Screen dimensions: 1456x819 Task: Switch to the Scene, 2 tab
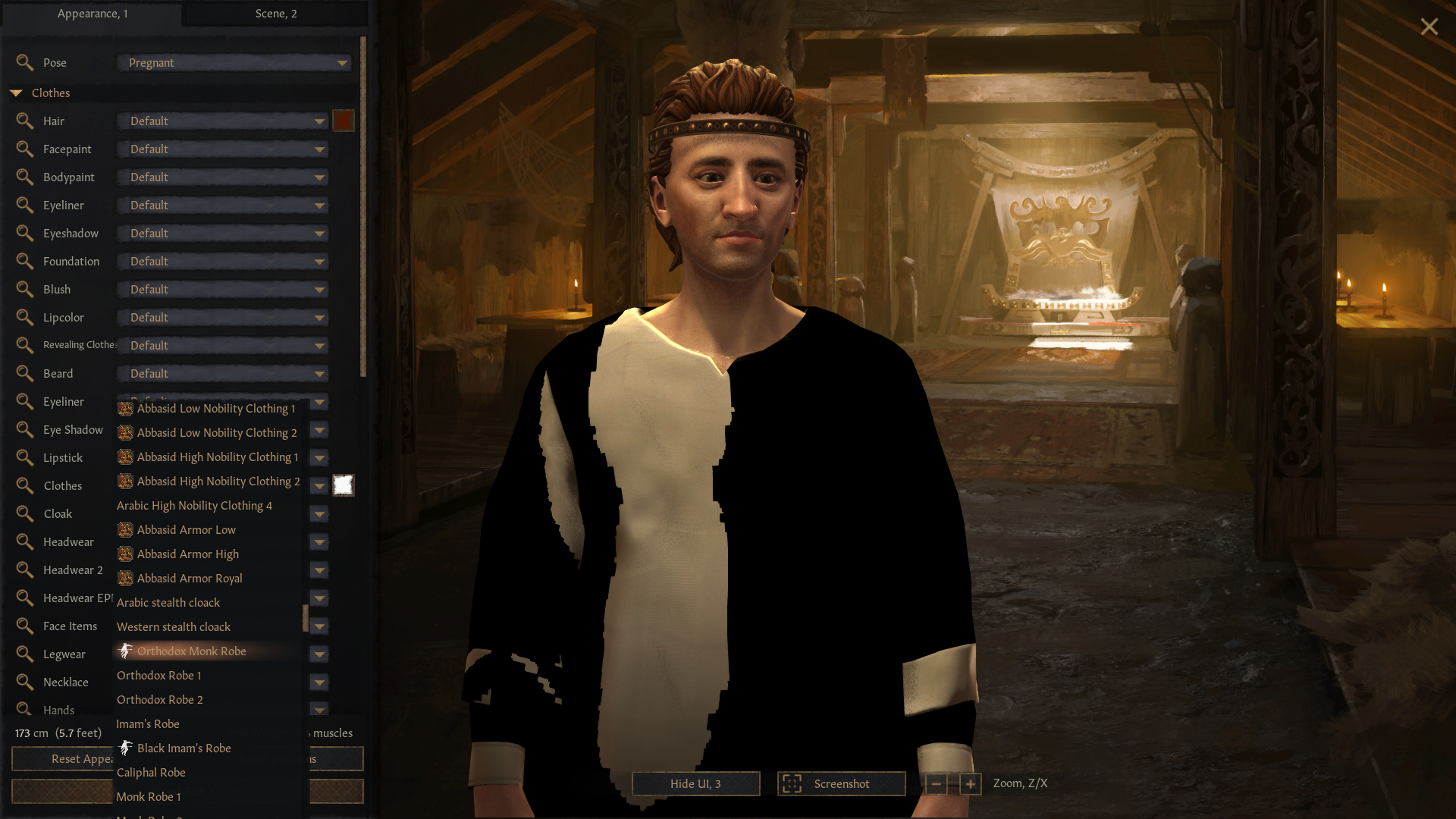[276, 13]
